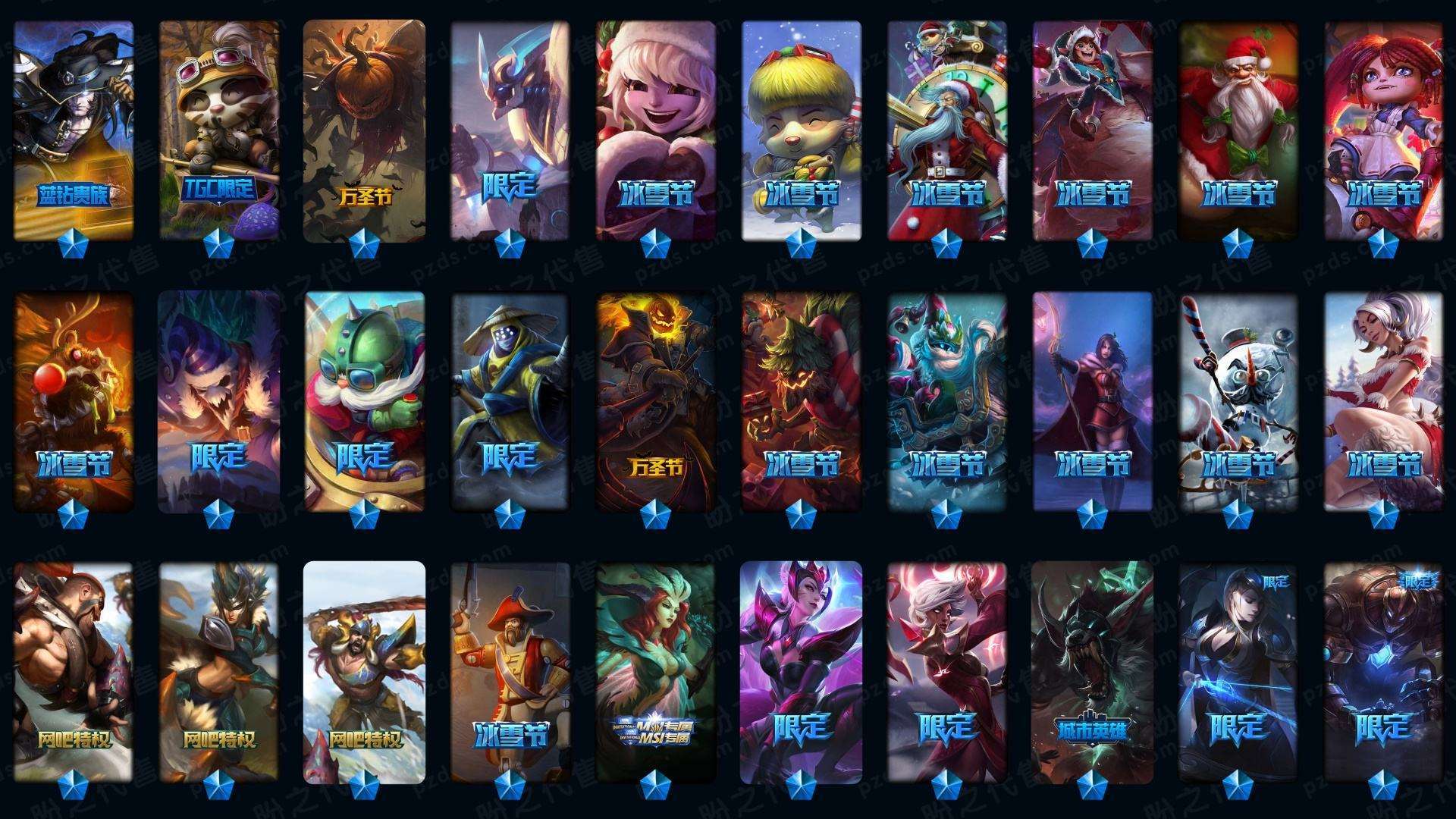Select the white-haired Santa Nidalee card
Image resolution: width=1456 pixels, height=819 pixels.
[x=1384, y=402]
